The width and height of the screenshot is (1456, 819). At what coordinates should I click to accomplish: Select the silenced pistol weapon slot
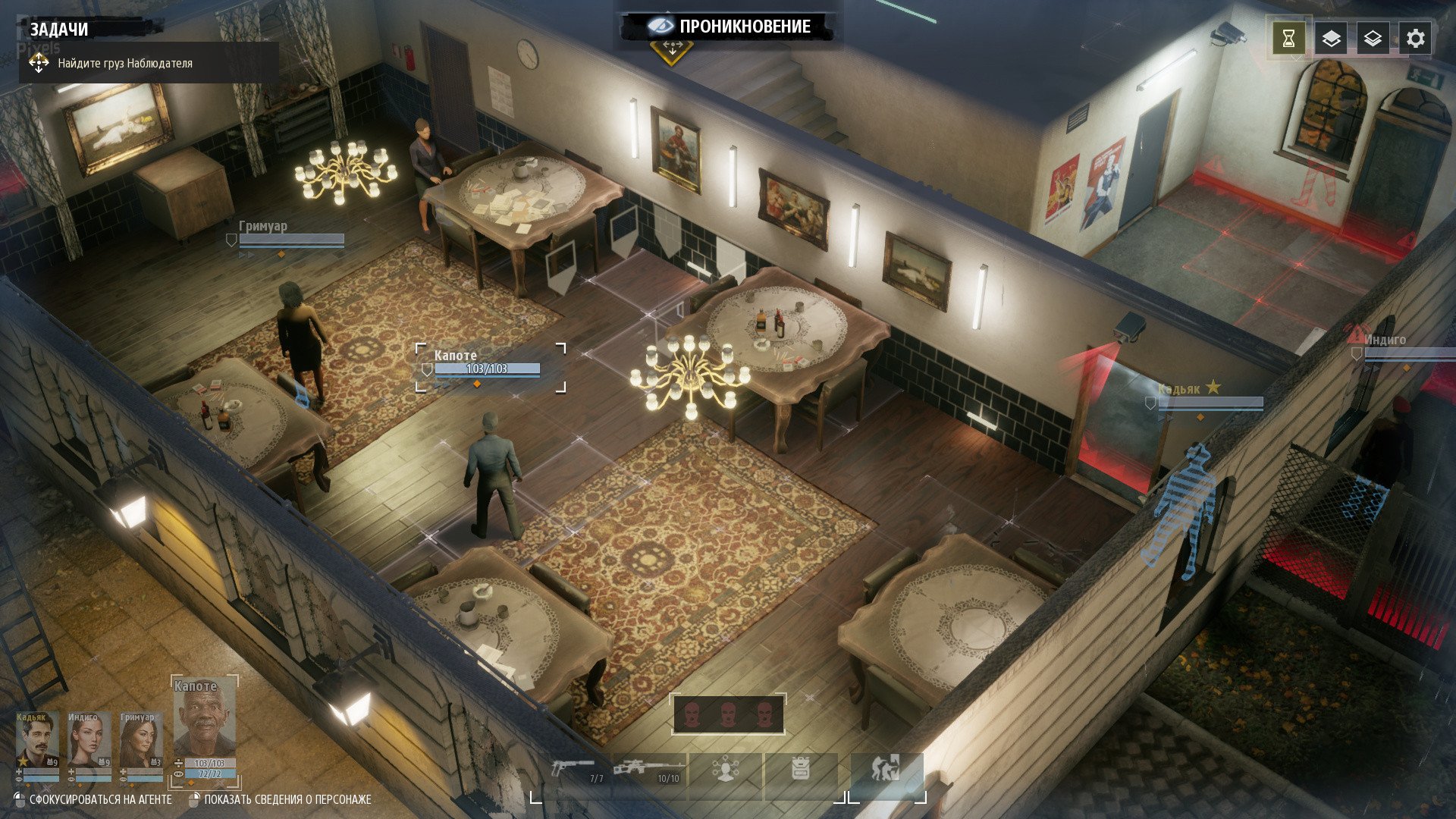tap(575, 773)
